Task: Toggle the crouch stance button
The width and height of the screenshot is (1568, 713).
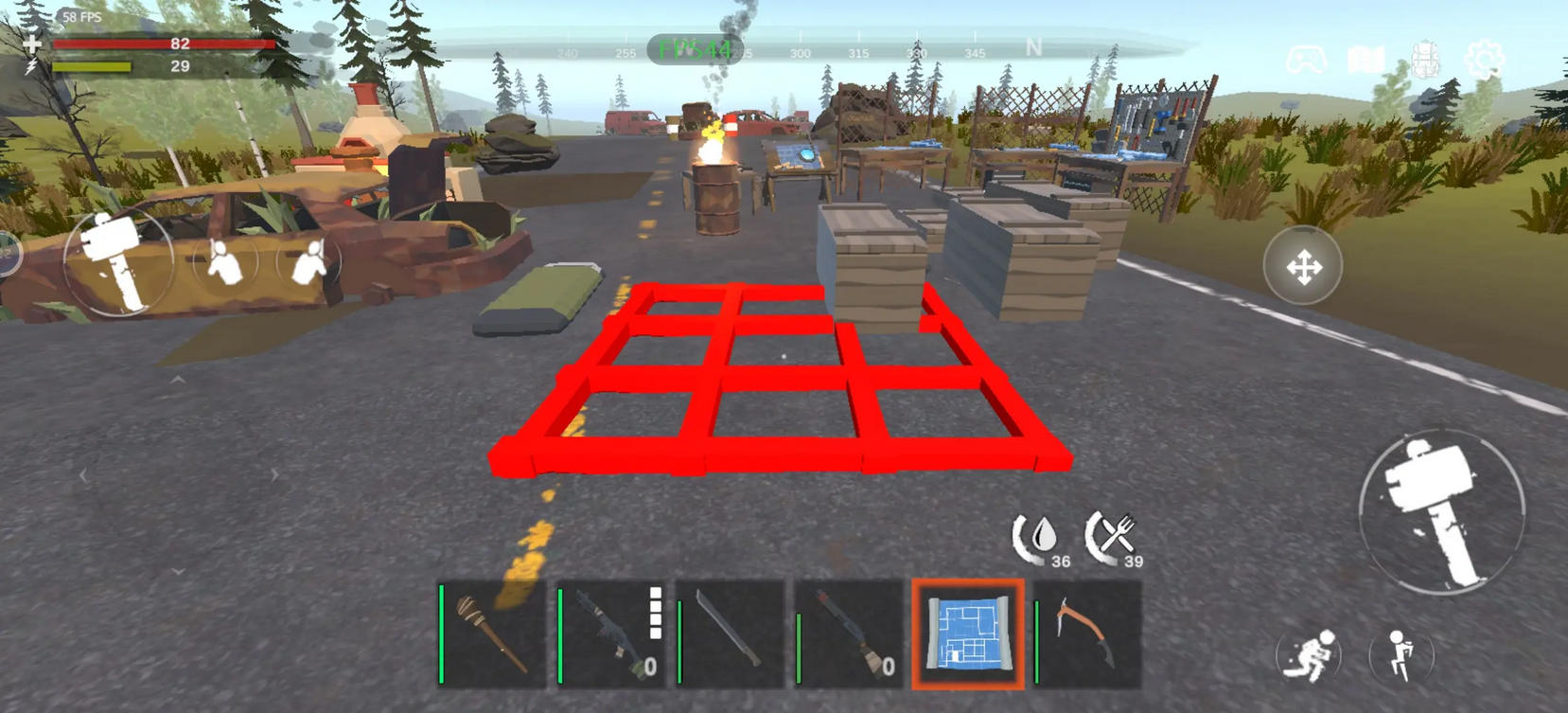Action: [x=1401, y=654]
